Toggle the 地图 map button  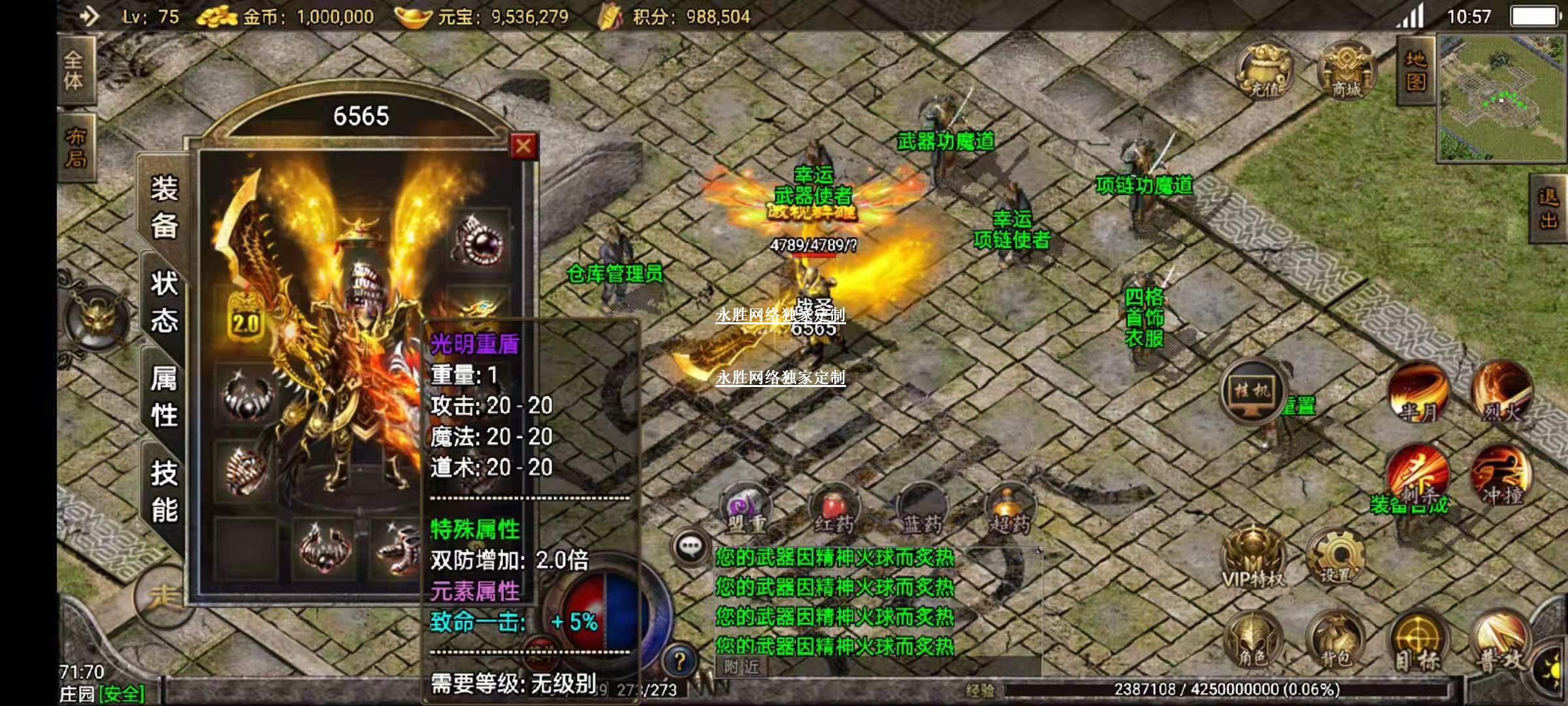[1415, 71]
